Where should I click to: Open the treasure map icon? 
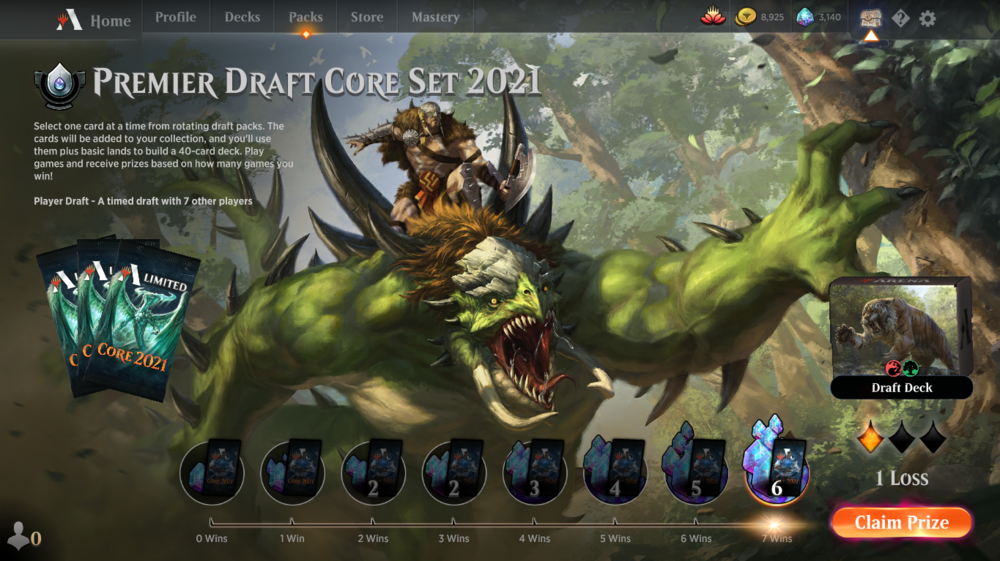tap(870, 18)
